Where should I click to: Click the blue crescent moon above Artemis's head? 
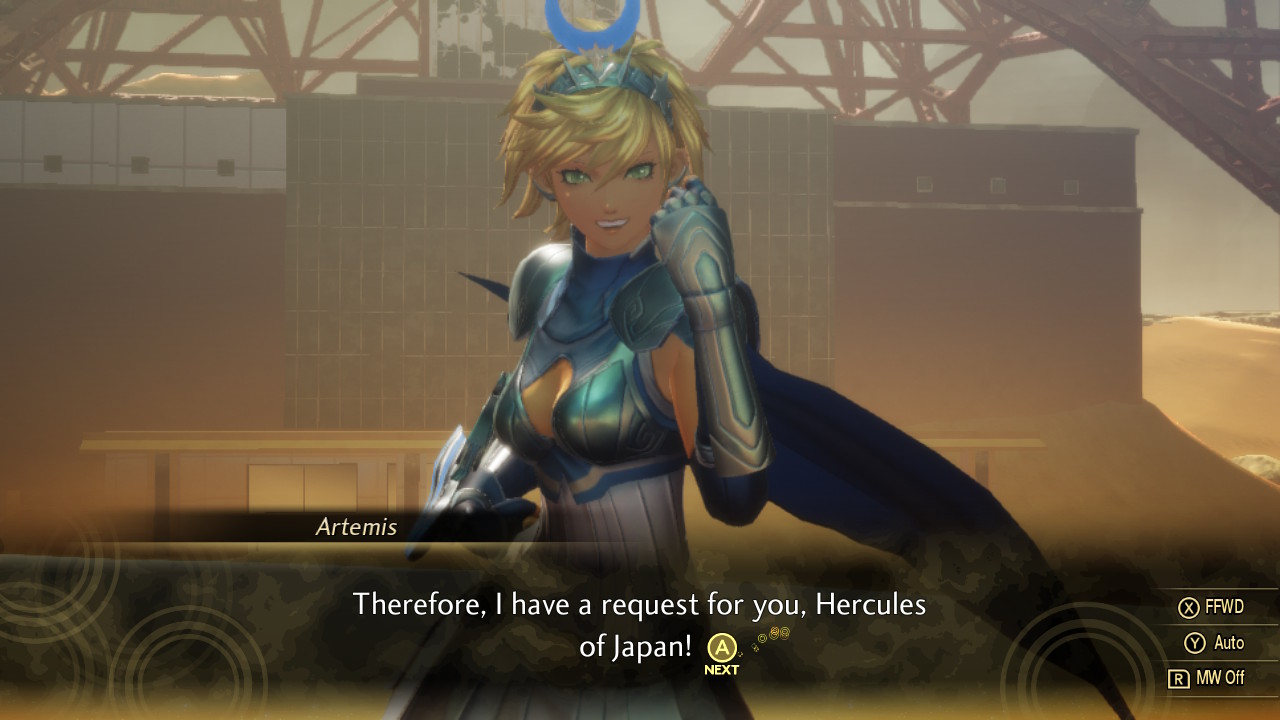point(593,25)
